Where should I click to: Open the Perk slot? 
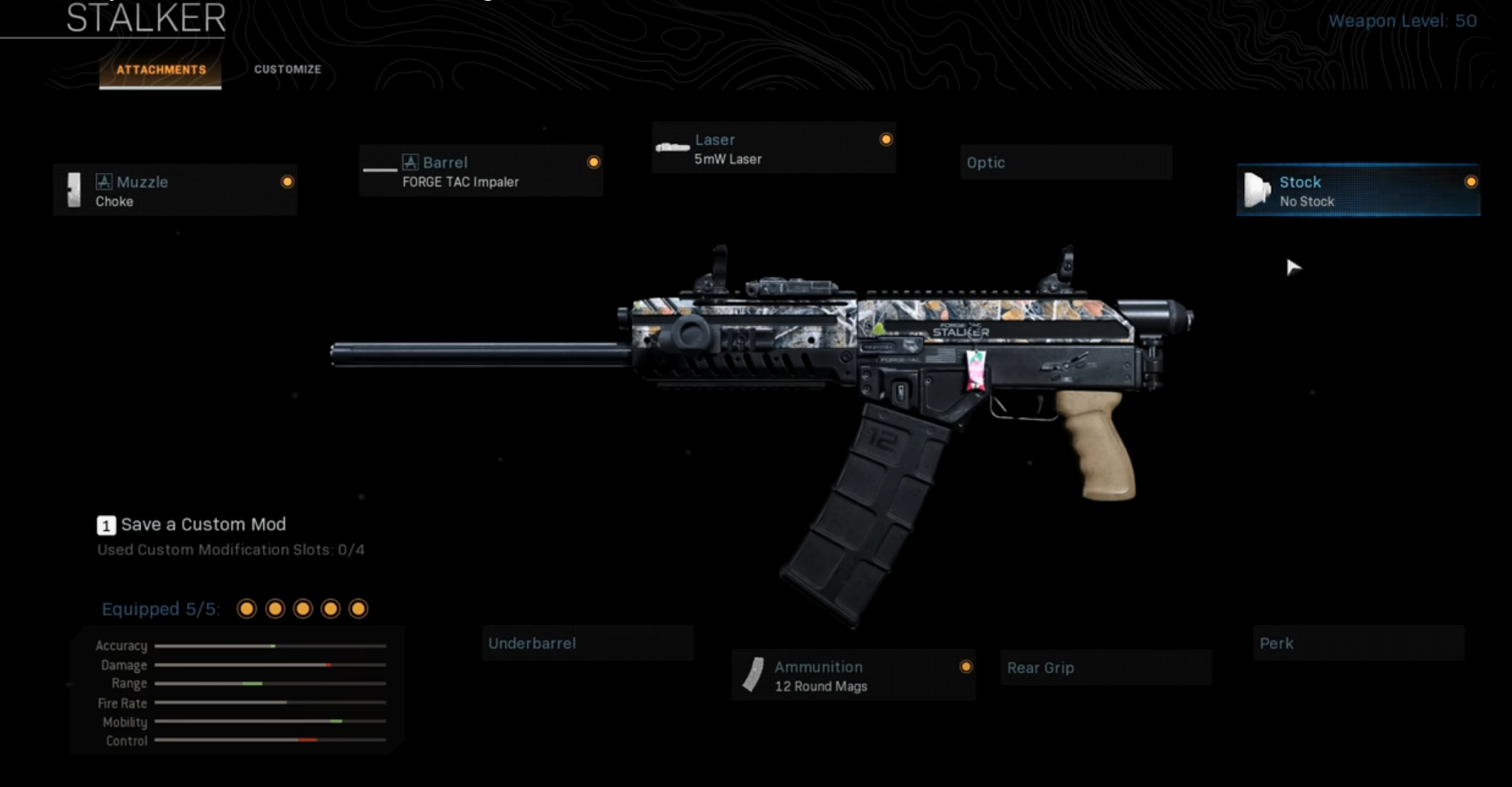point(1357,643)
